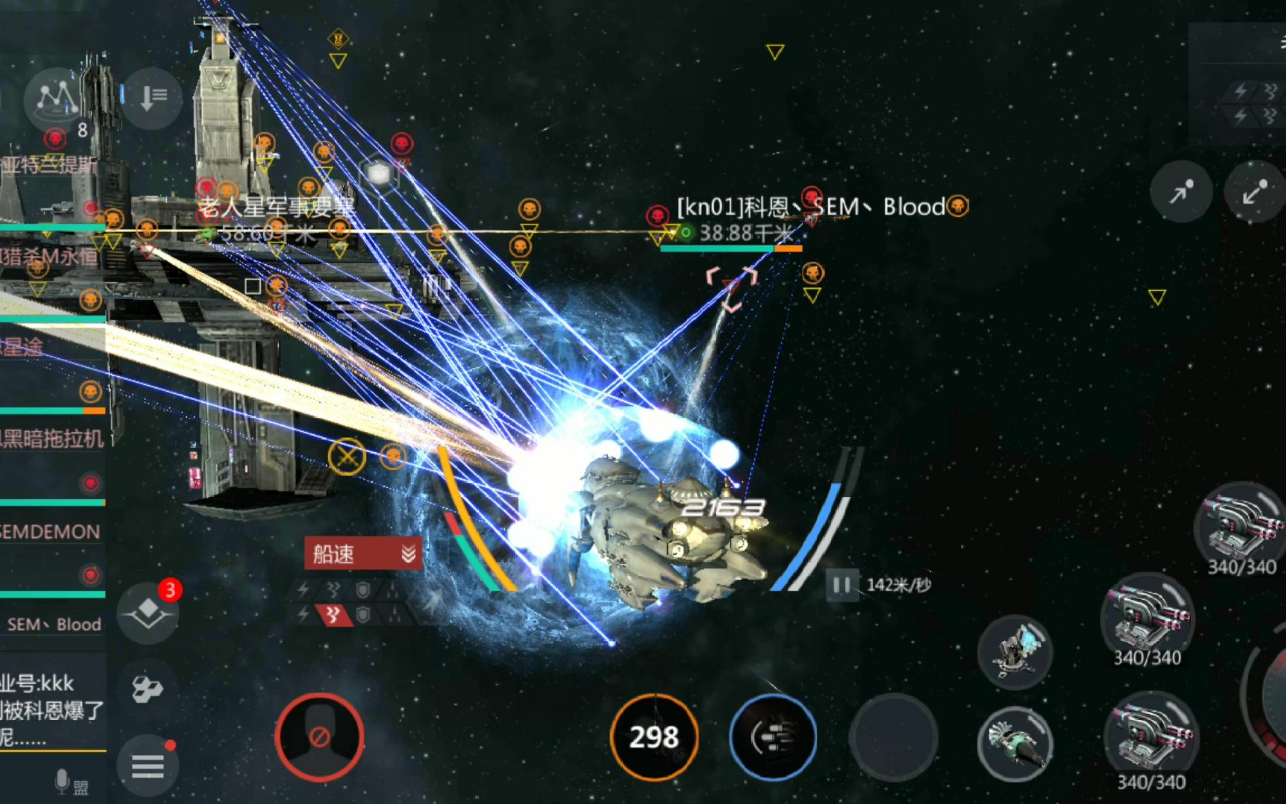Select fleet member SEMDEMON
Screen dimensions: 1286x804
[52, 532]
